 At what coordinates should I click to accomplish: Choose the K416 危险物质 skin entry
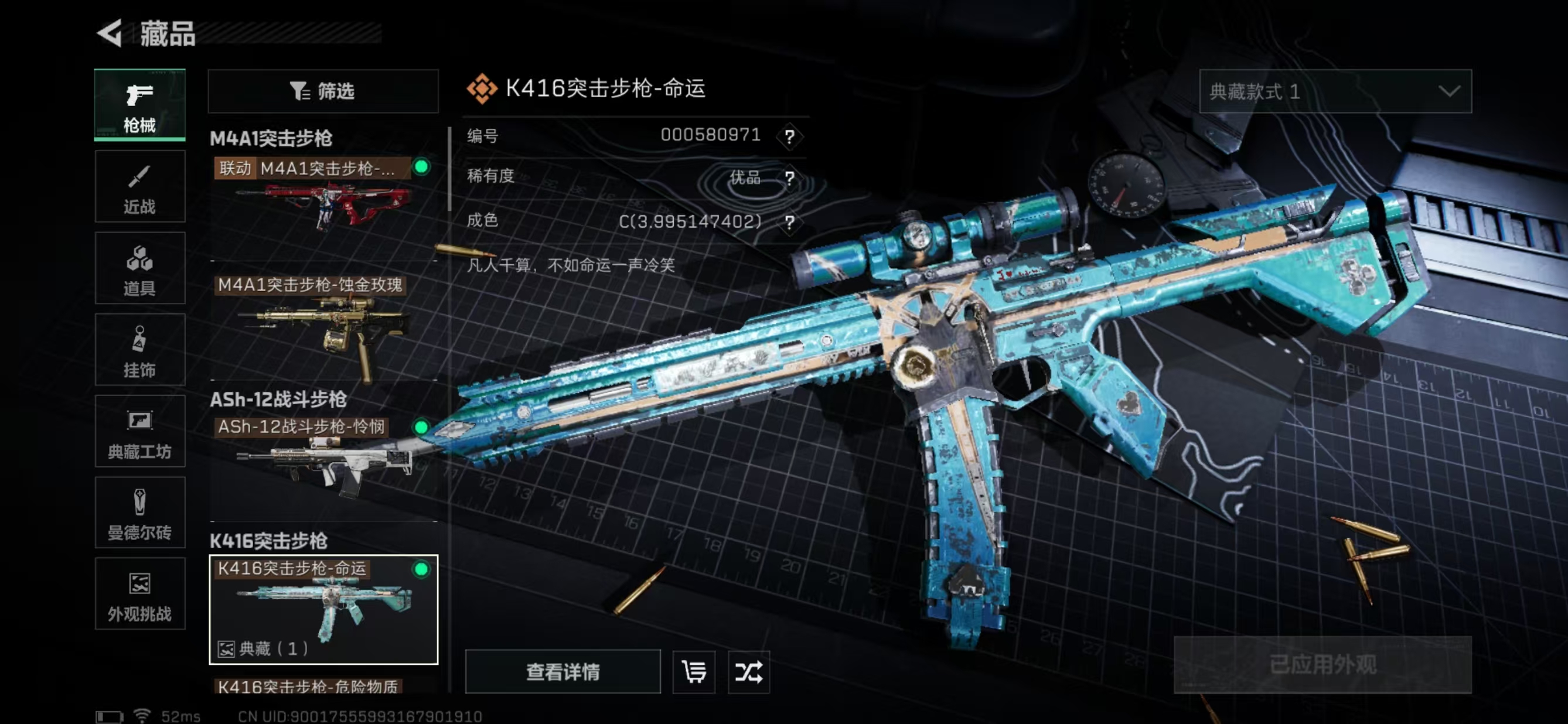pyautogui.click(x=308, y=687)
